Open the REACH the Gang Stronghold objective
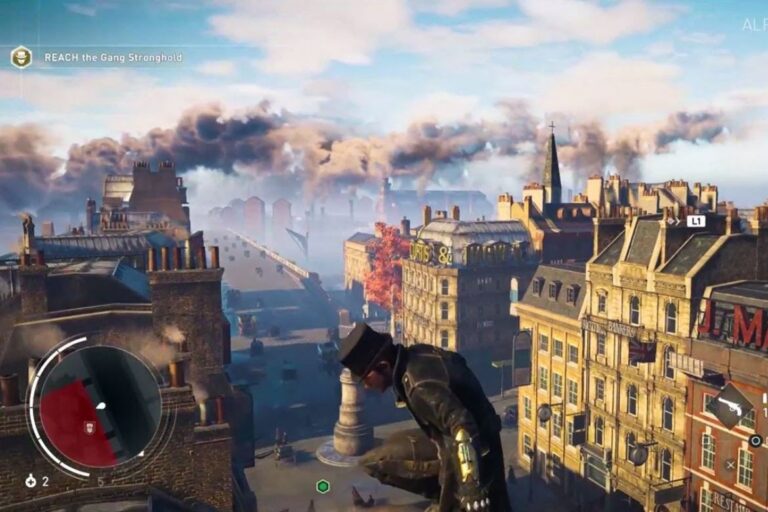The width and height of the screenshot is (768, 512). pyautogui.click(x=113, y=58)
